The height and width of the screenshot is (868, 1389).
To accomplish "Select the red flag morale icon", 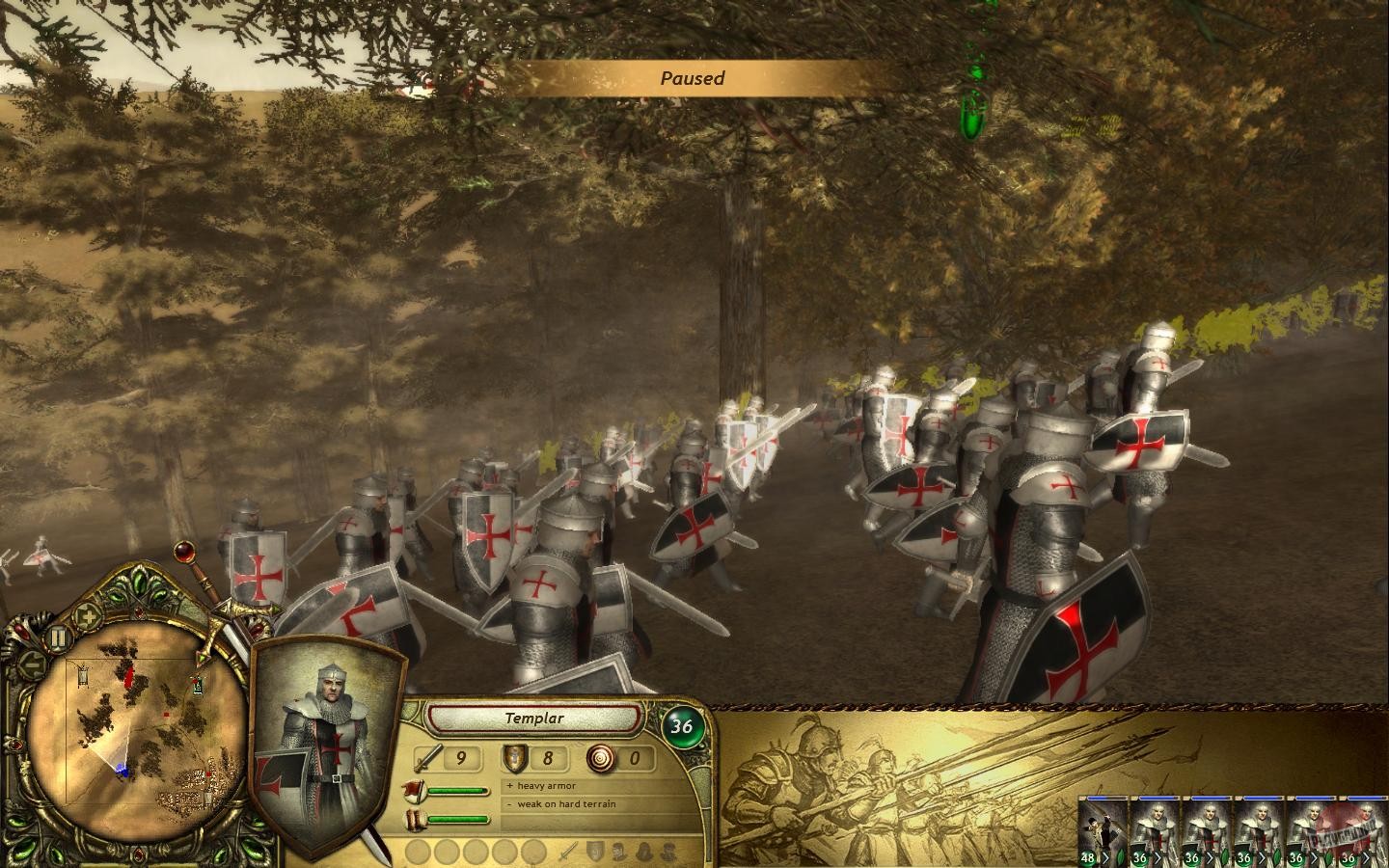I will pyautogui.click(x=415, y=791).
